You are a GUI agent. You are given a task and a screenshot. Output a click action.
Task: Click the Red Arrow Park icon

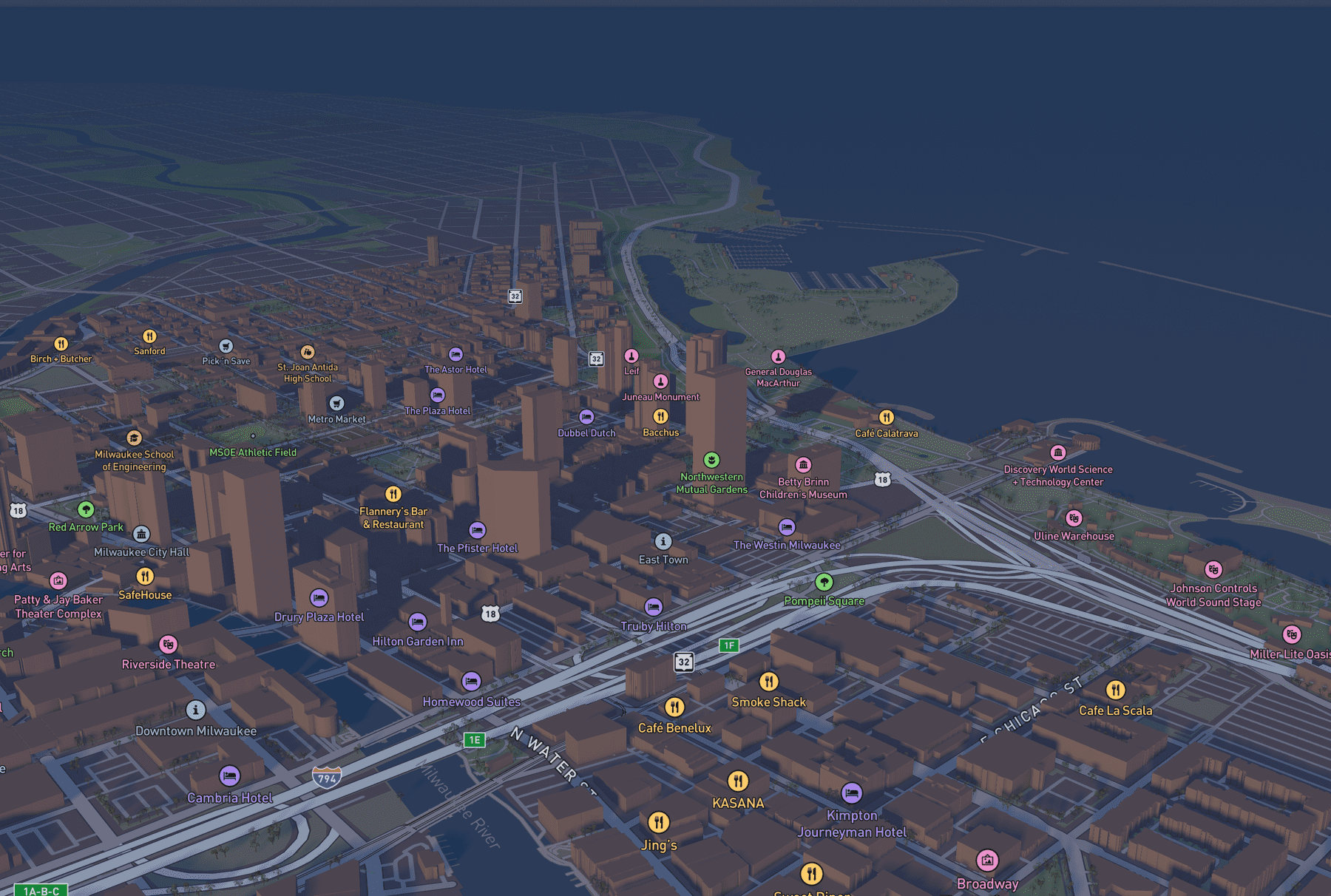[87, 509]
